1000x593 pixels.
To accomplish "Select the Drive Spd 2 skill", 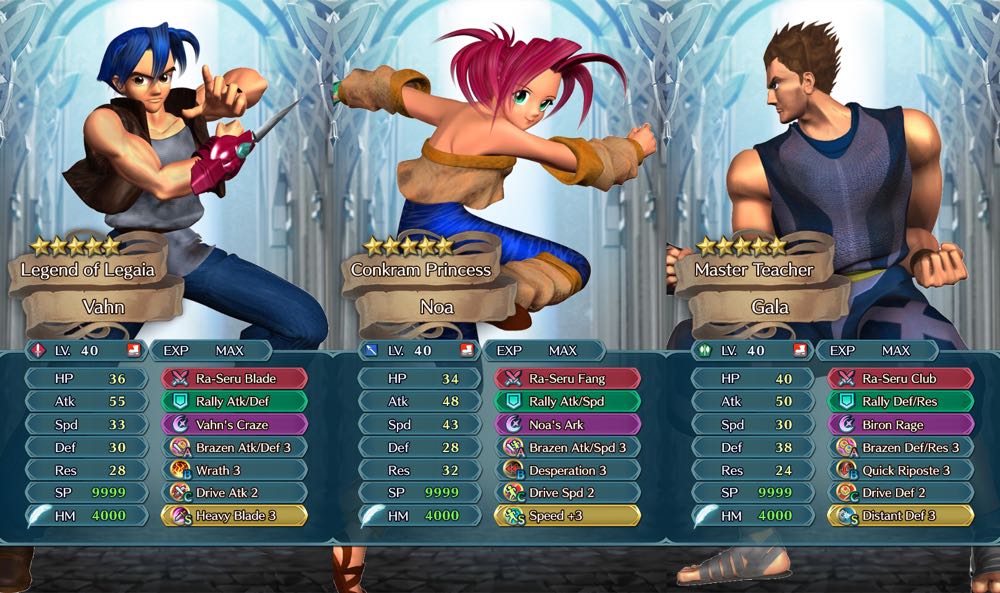I will click(x=568, y=492).
